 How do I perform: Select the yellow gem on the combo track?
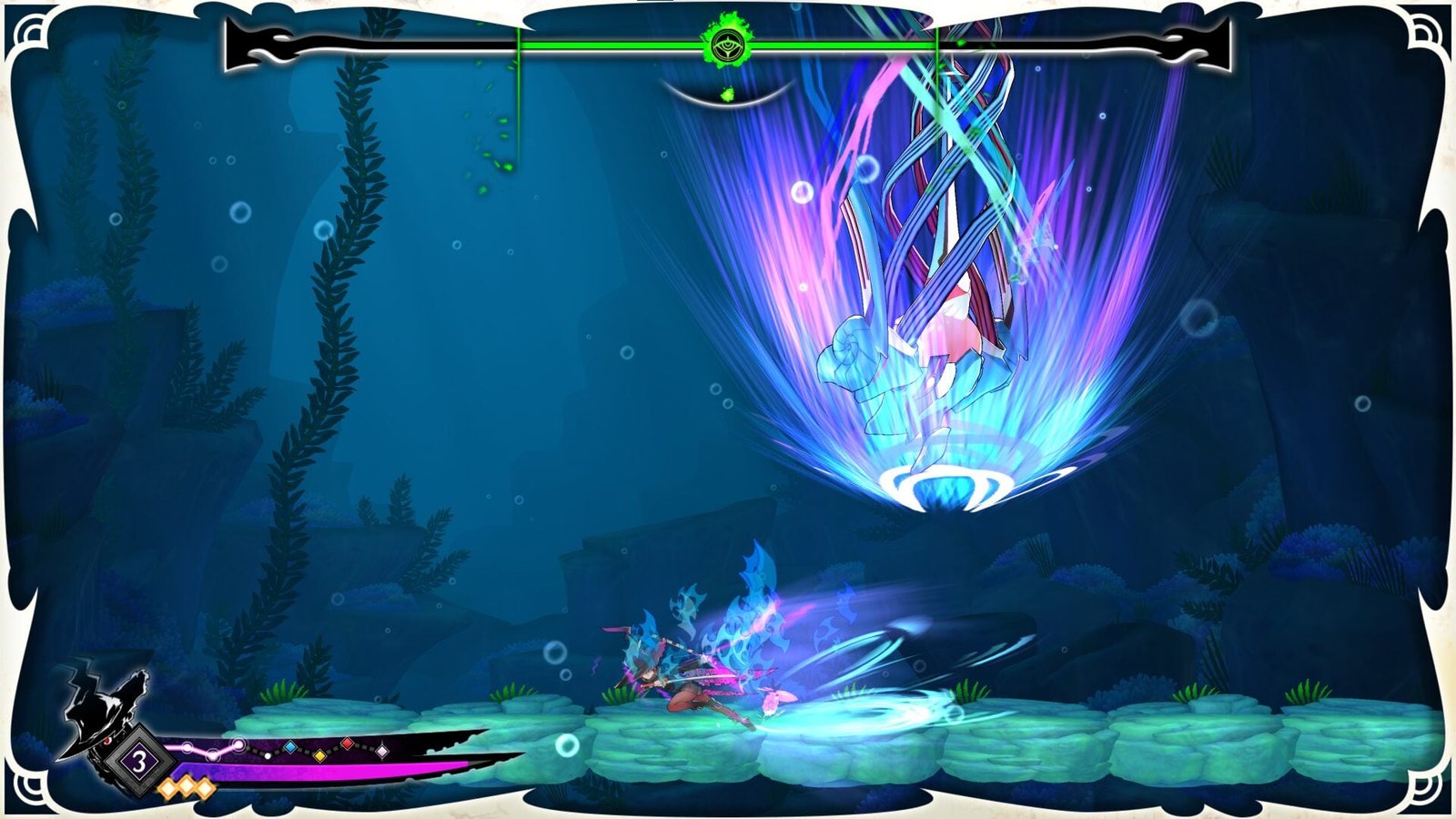coord(319,755)
